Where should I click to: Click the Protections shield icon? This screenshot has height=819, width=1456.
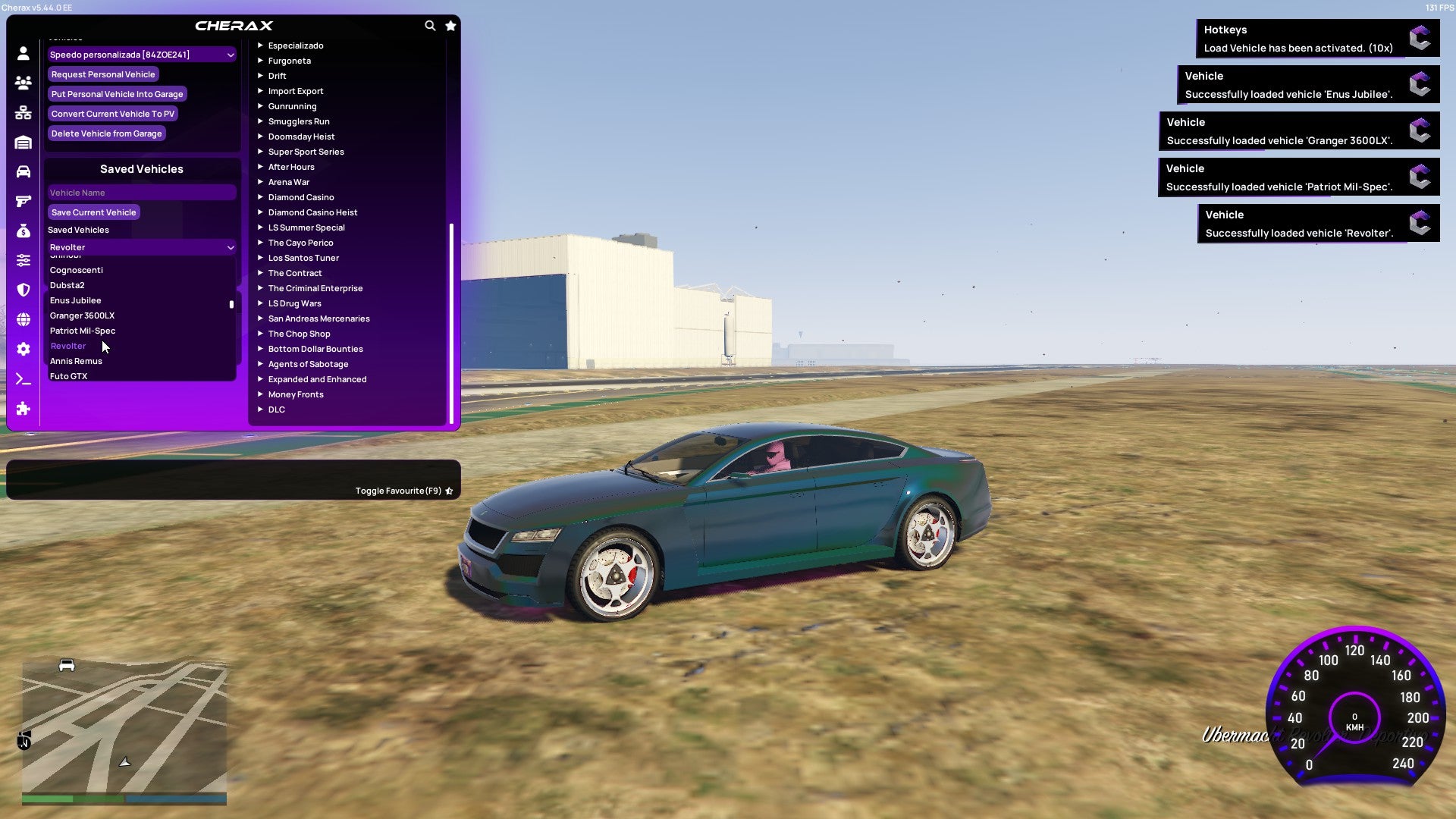(23, 290)
